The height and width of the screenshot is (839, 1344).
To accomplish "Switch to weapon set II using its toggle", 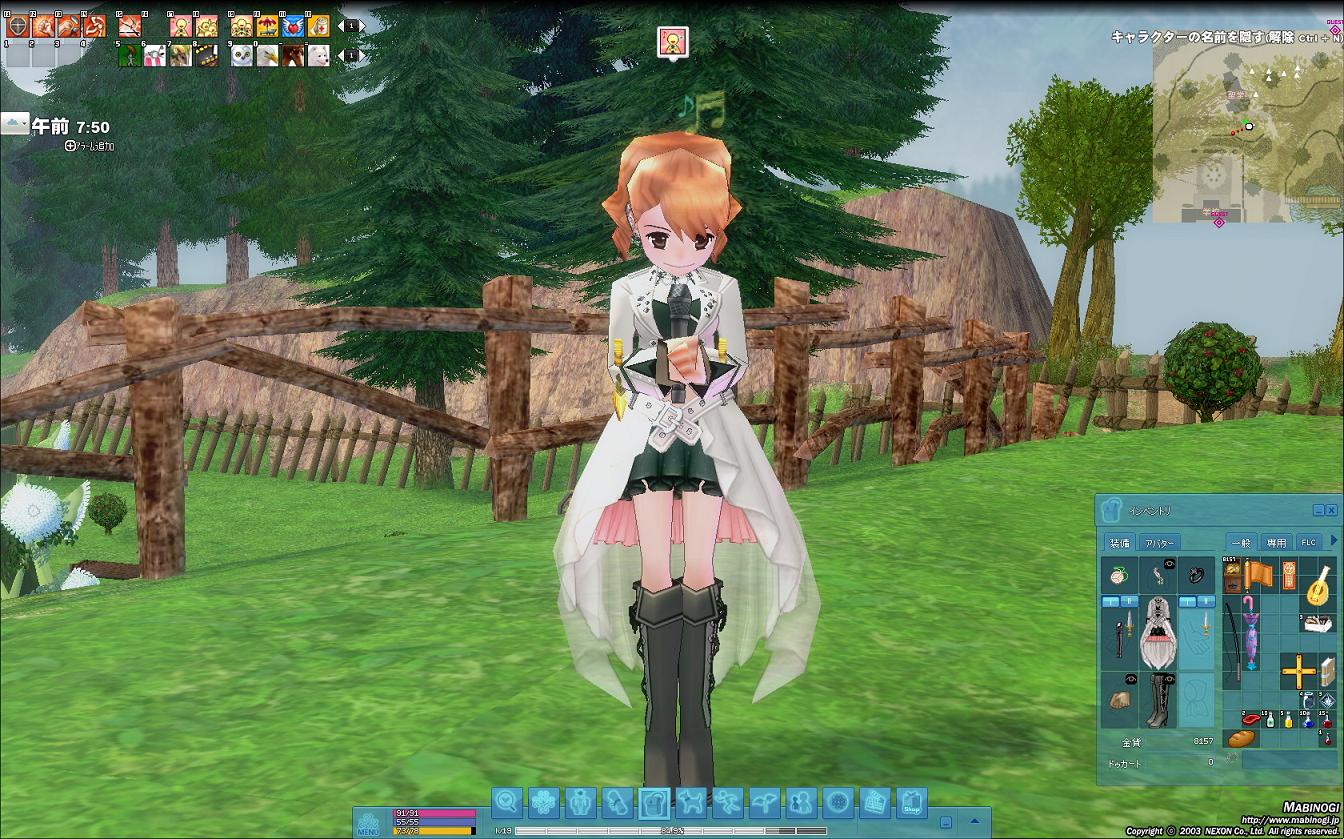I will pyautogui.click(x=1130, y=602).
